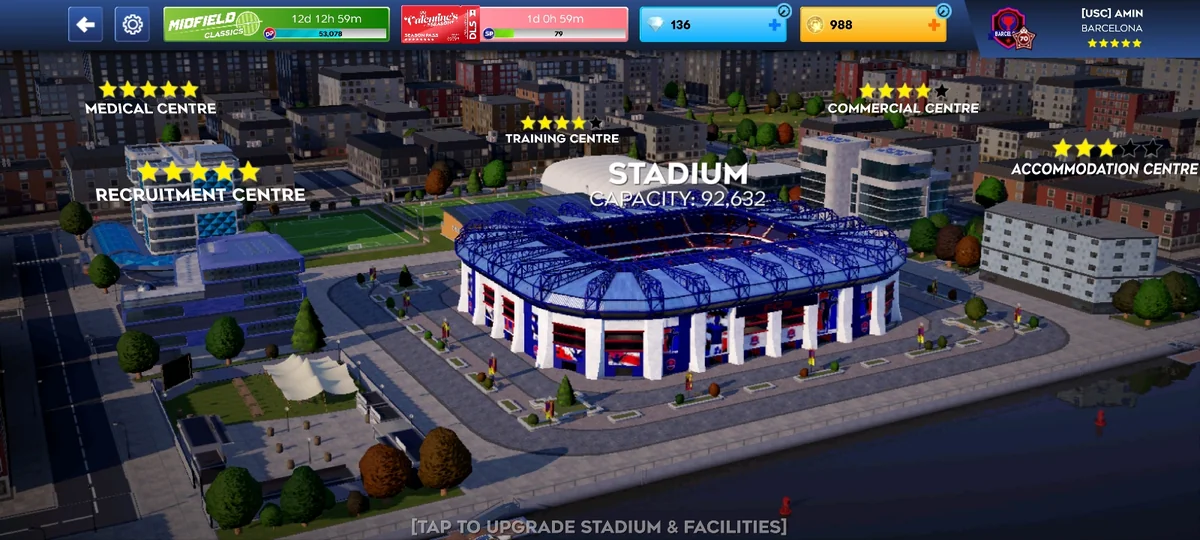Go back with the arrow button
Image resolution: width=1200 pixels, height=540 pixels.
(x=85, y=24)
